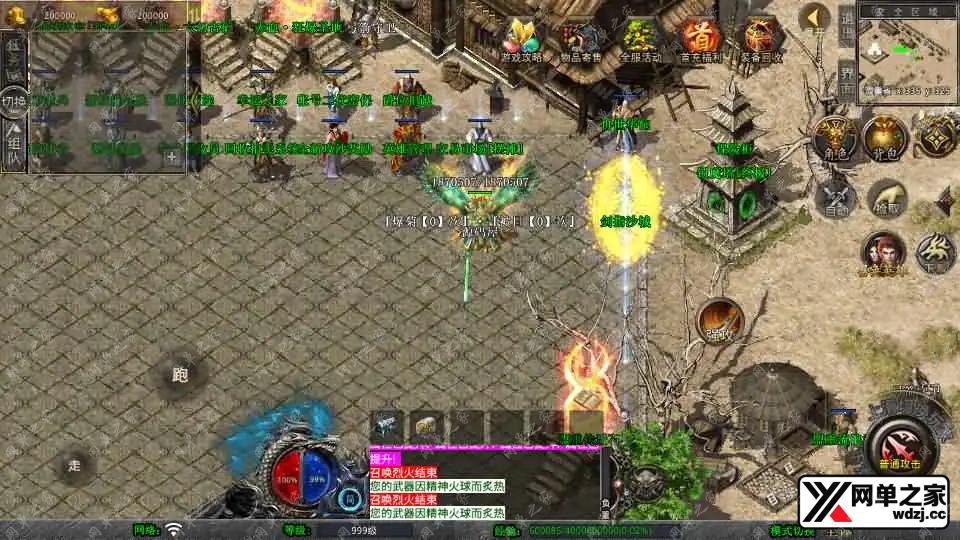Open the 首充福利 first-recharge bonus
960x540 pixels.
(x=699, y=39)
